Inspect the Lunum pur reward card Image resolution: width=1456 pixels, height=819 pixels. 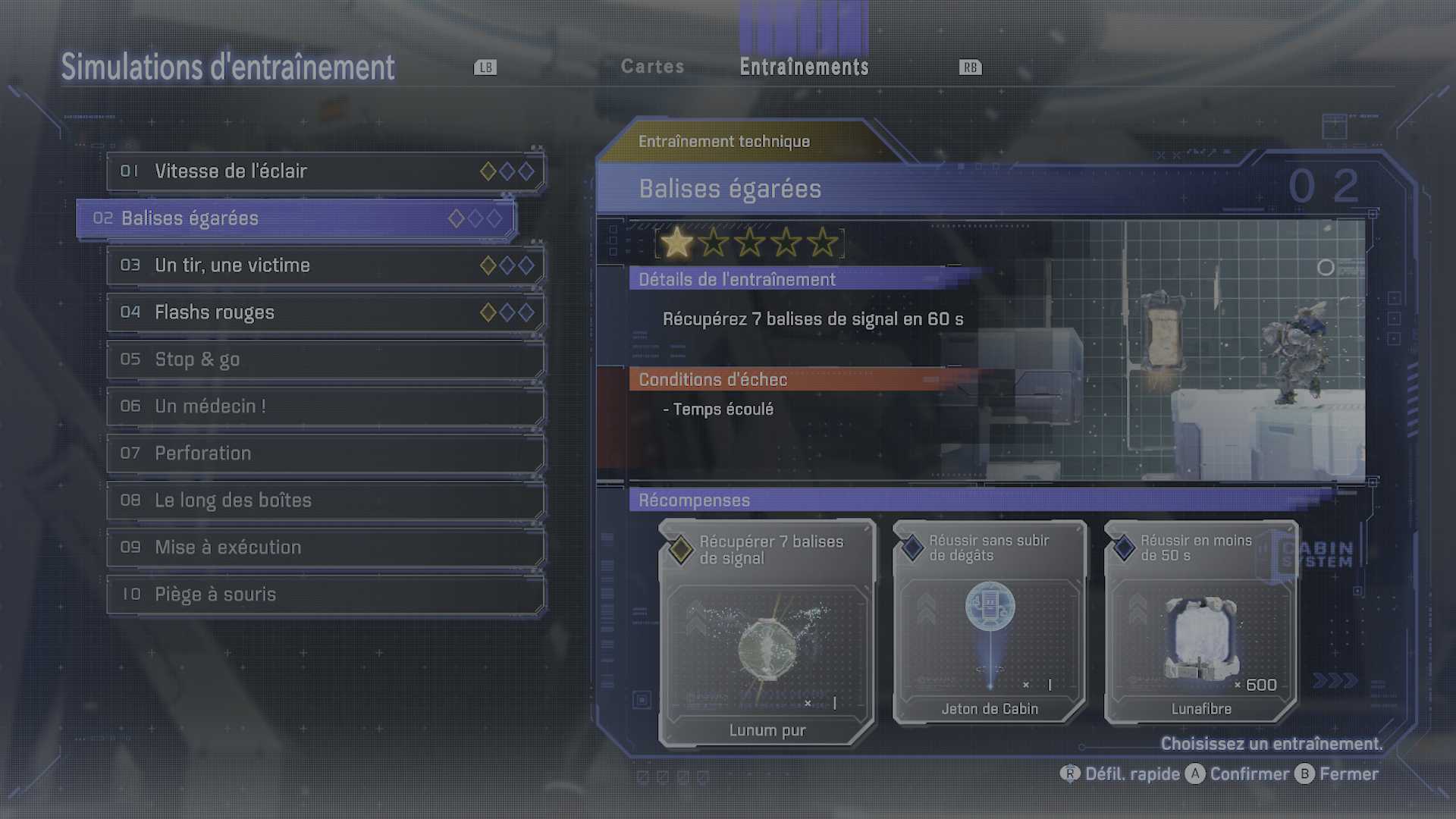(x=767, y=633)
